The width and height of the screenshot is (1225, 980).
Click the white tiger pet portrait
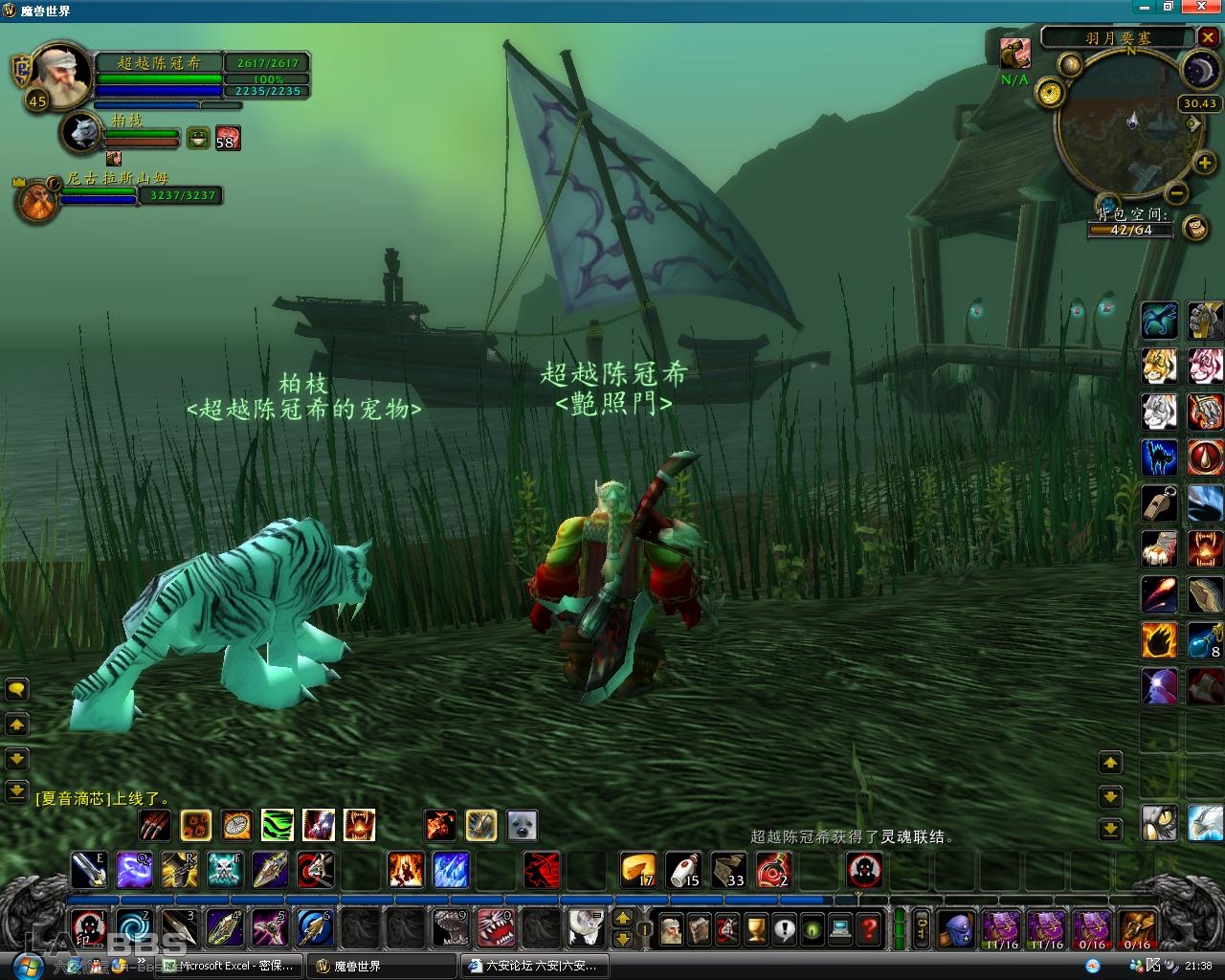tap(82, 132)
